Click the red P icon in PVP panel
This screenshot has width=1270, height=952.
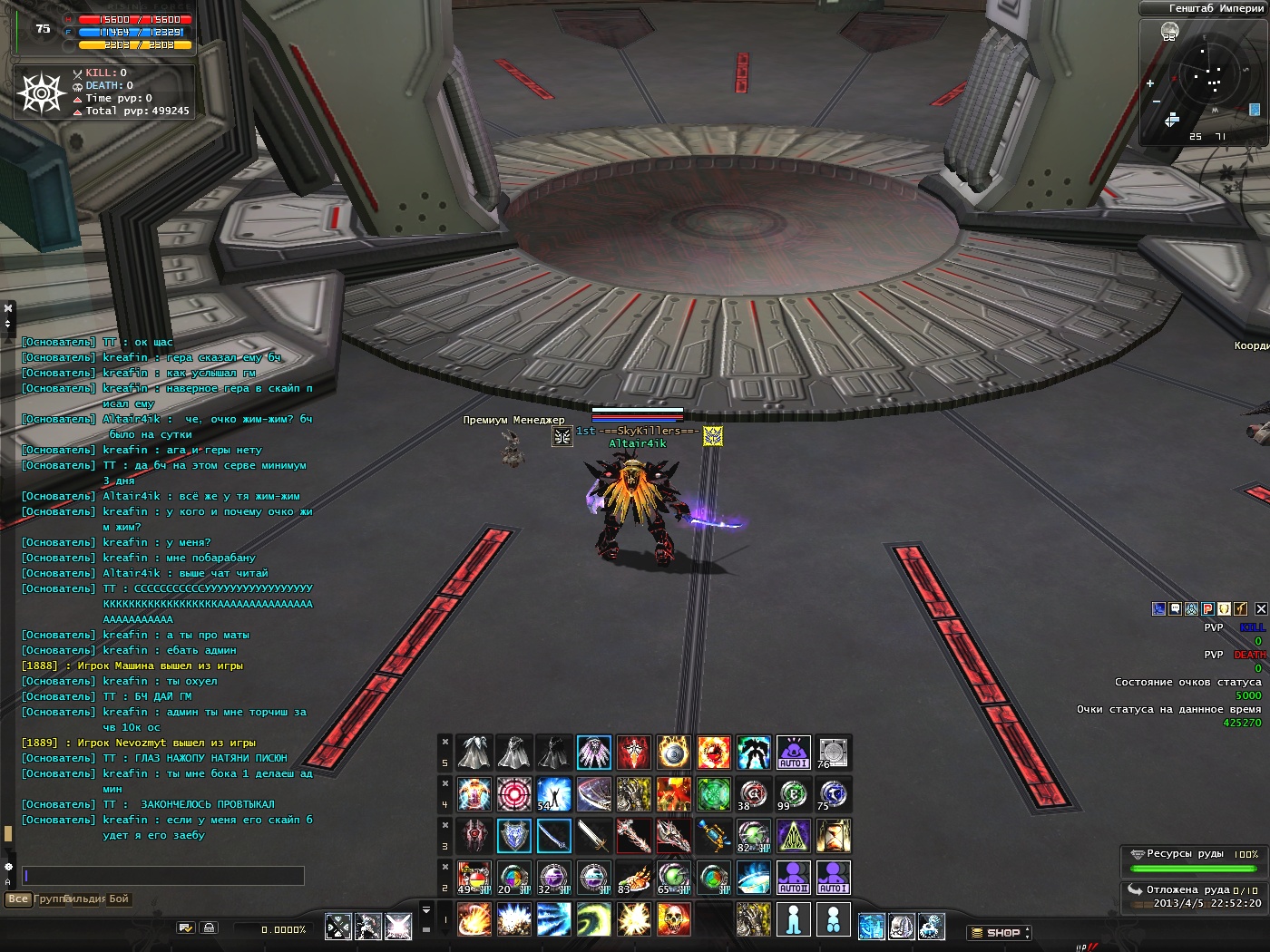[1207, 609]
